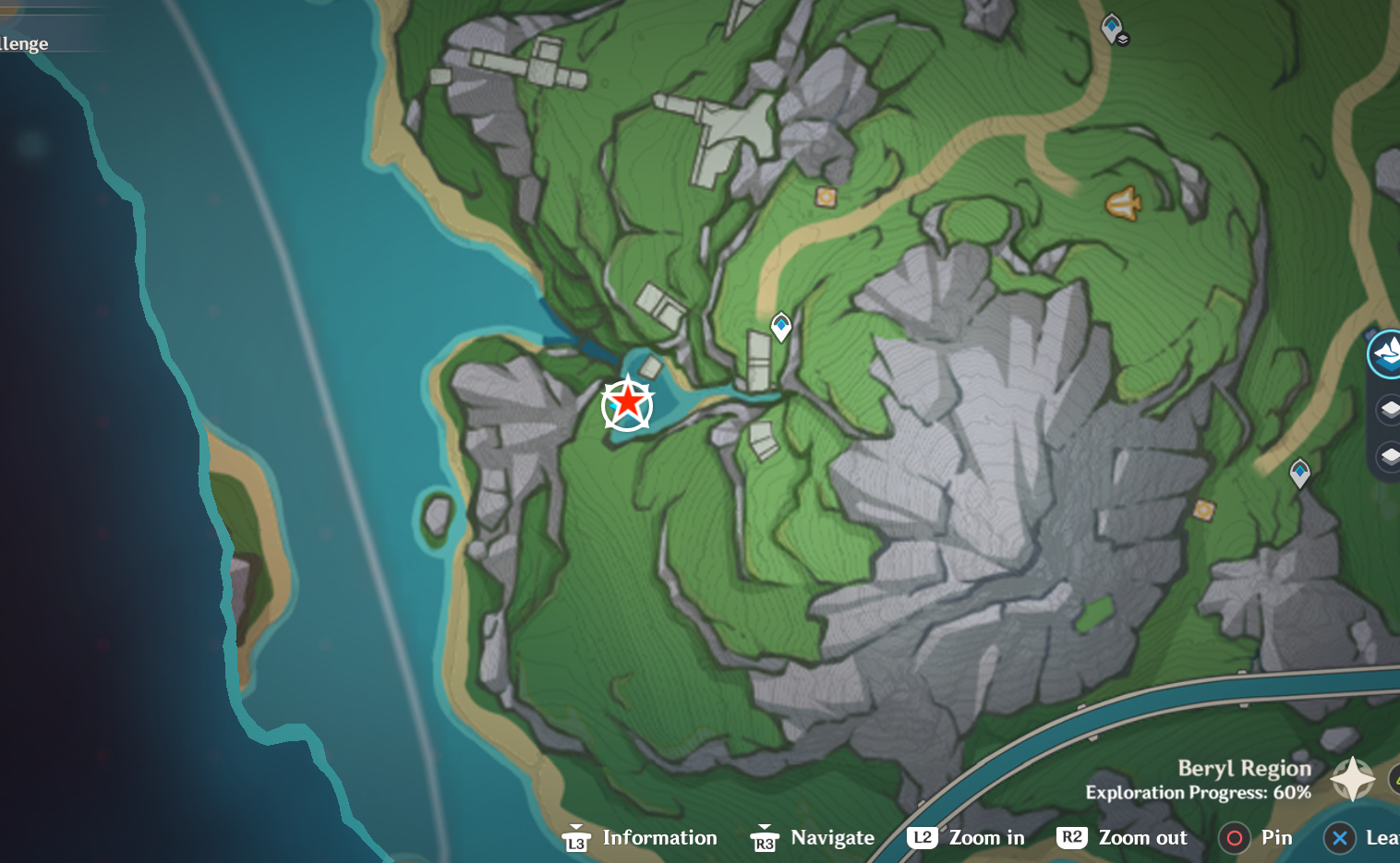Select the teleport waypoint near the central path

tap(780, 326)
